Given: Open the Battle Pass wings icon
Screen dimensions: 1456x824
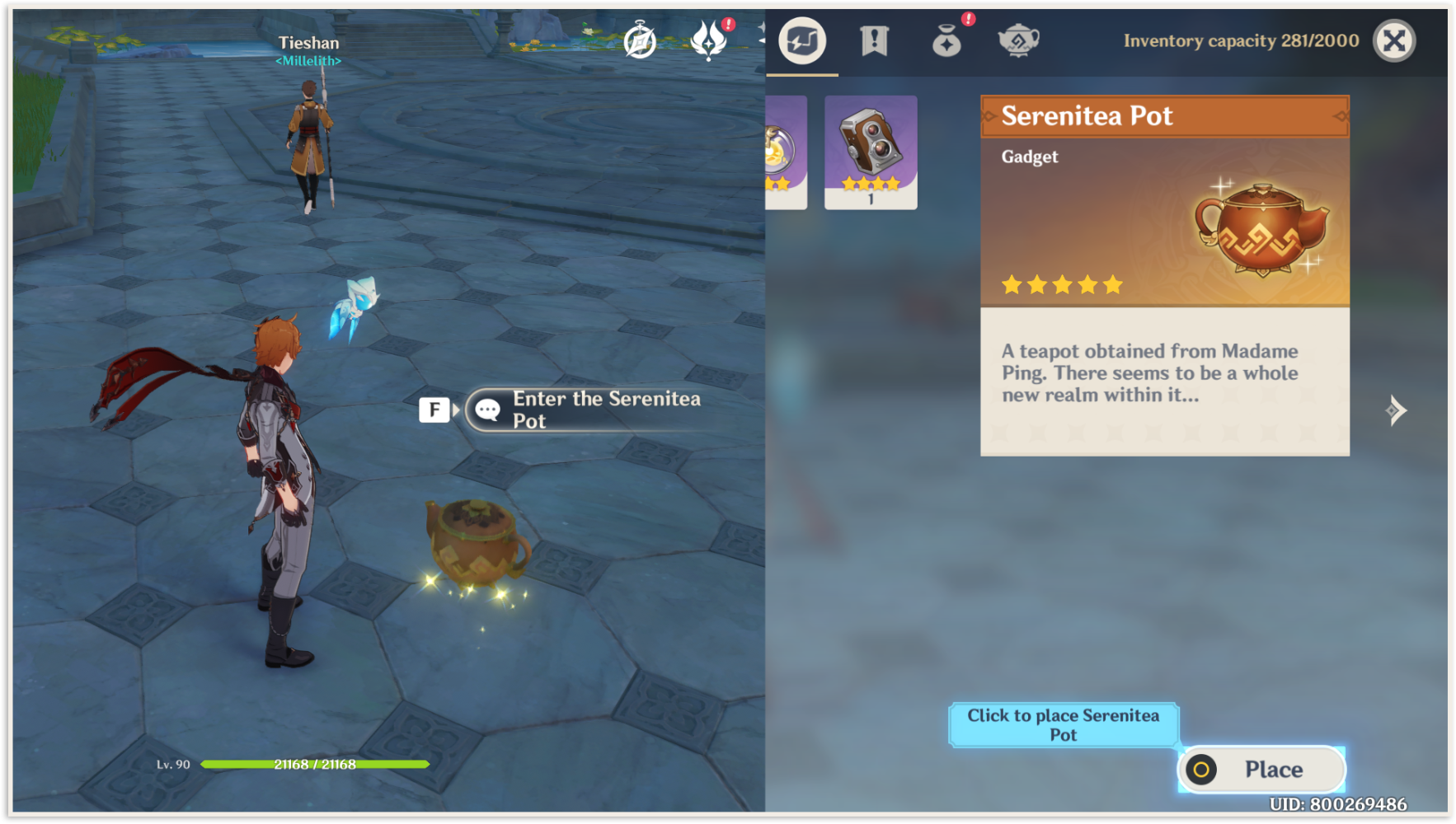Looking at the screenshot, I should [x=707, y=40].
